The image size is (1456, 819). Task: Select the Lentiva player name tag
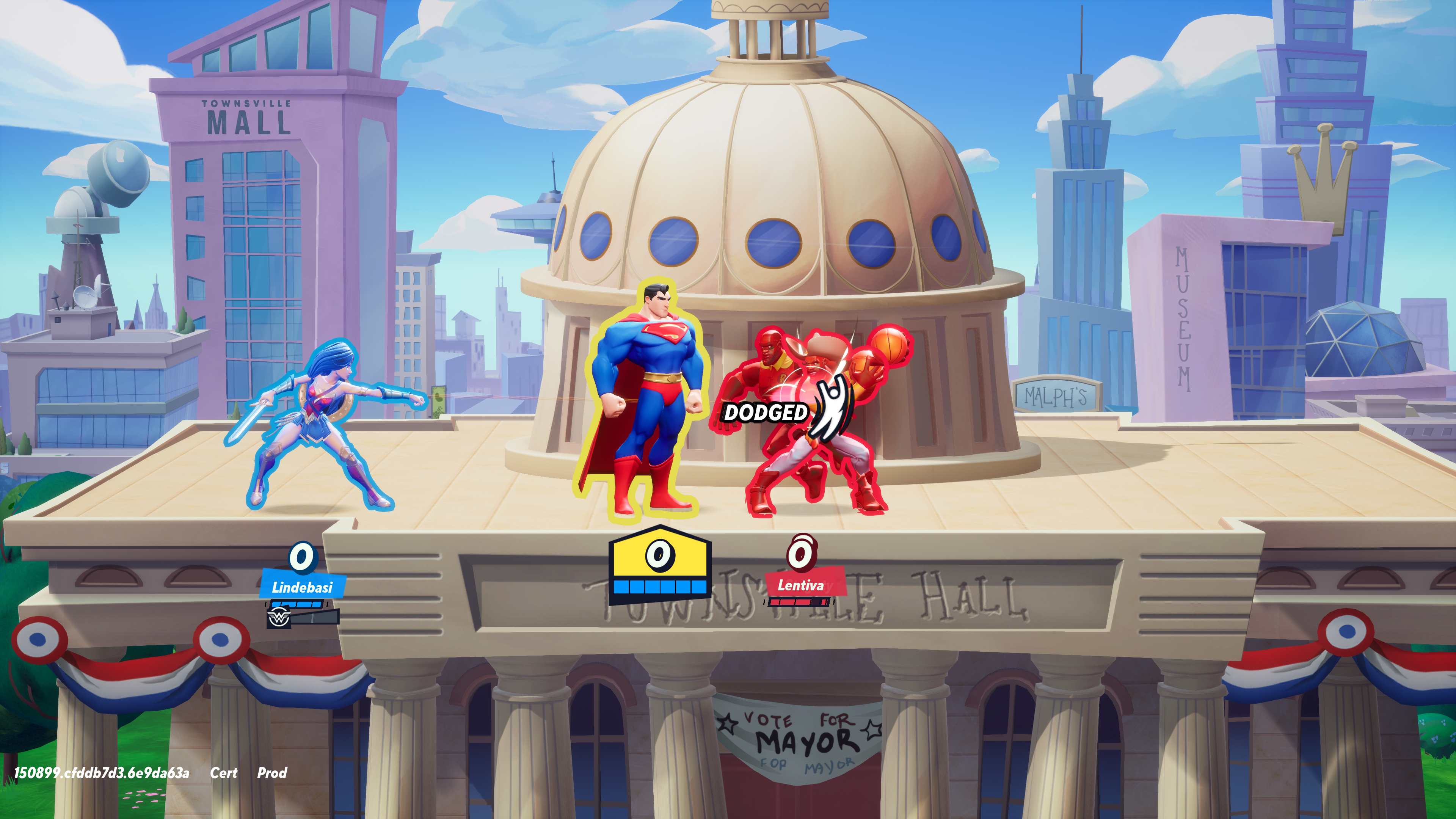[x=801, y=585]
